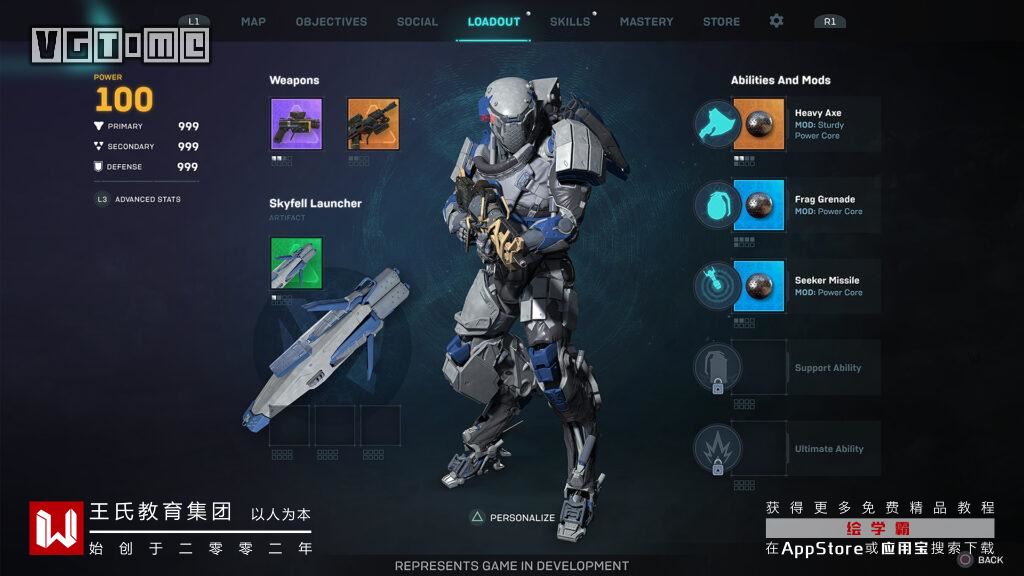Switch to the Map tab
The width and height of the screenshot is (1024, 576).
click(253, 22)
